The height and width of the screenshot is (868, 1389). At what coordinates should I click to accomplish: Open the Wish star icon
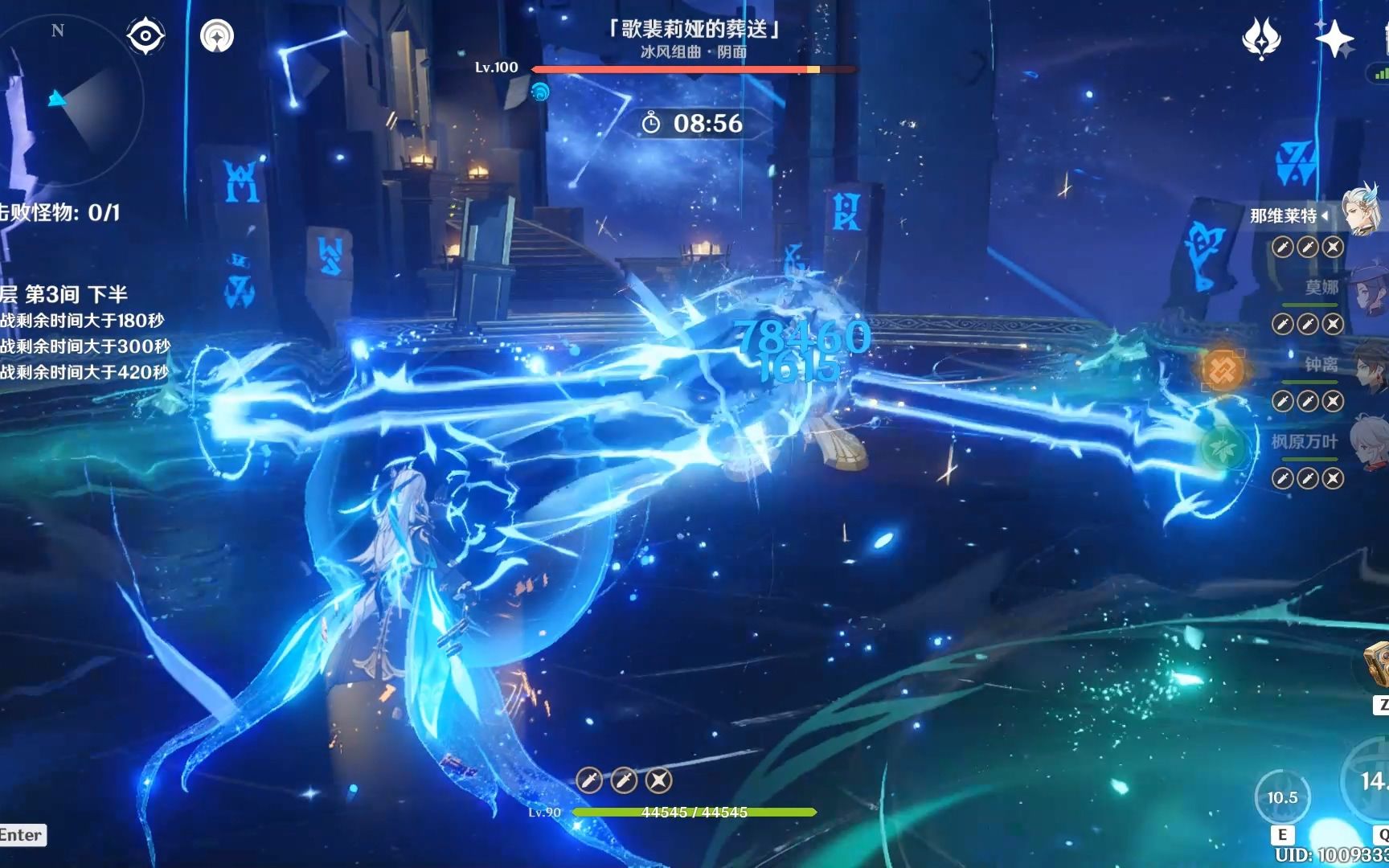(1334, 39)
